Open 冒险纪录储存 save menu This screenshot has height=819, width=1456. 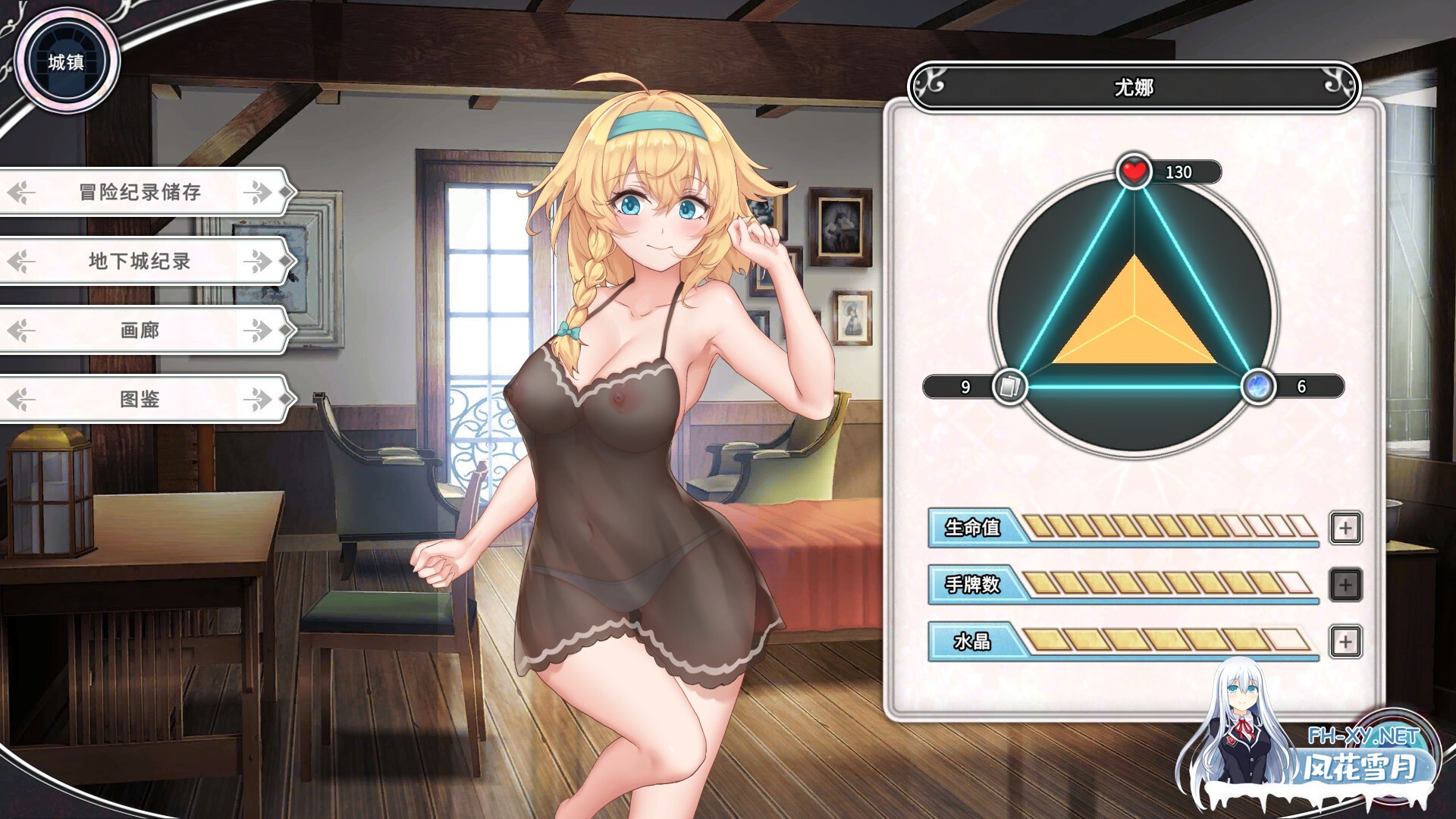click(140, 192)
